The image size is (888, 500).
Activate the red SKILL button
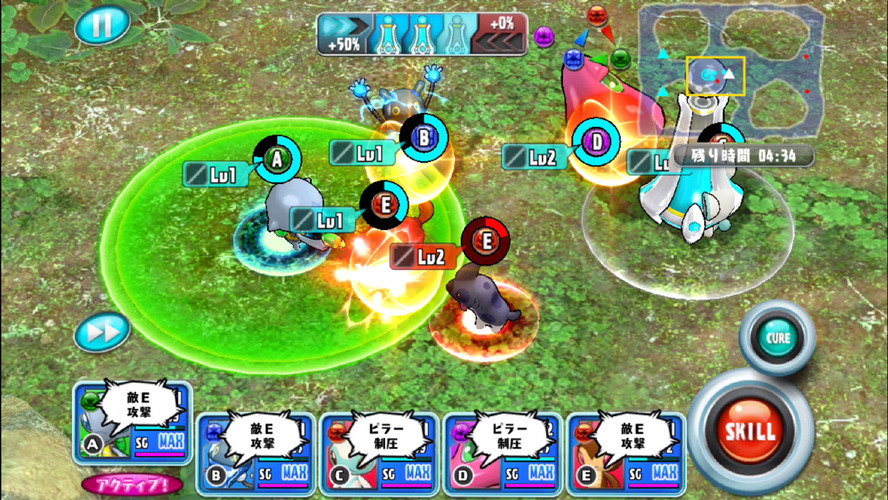(750, 432)
